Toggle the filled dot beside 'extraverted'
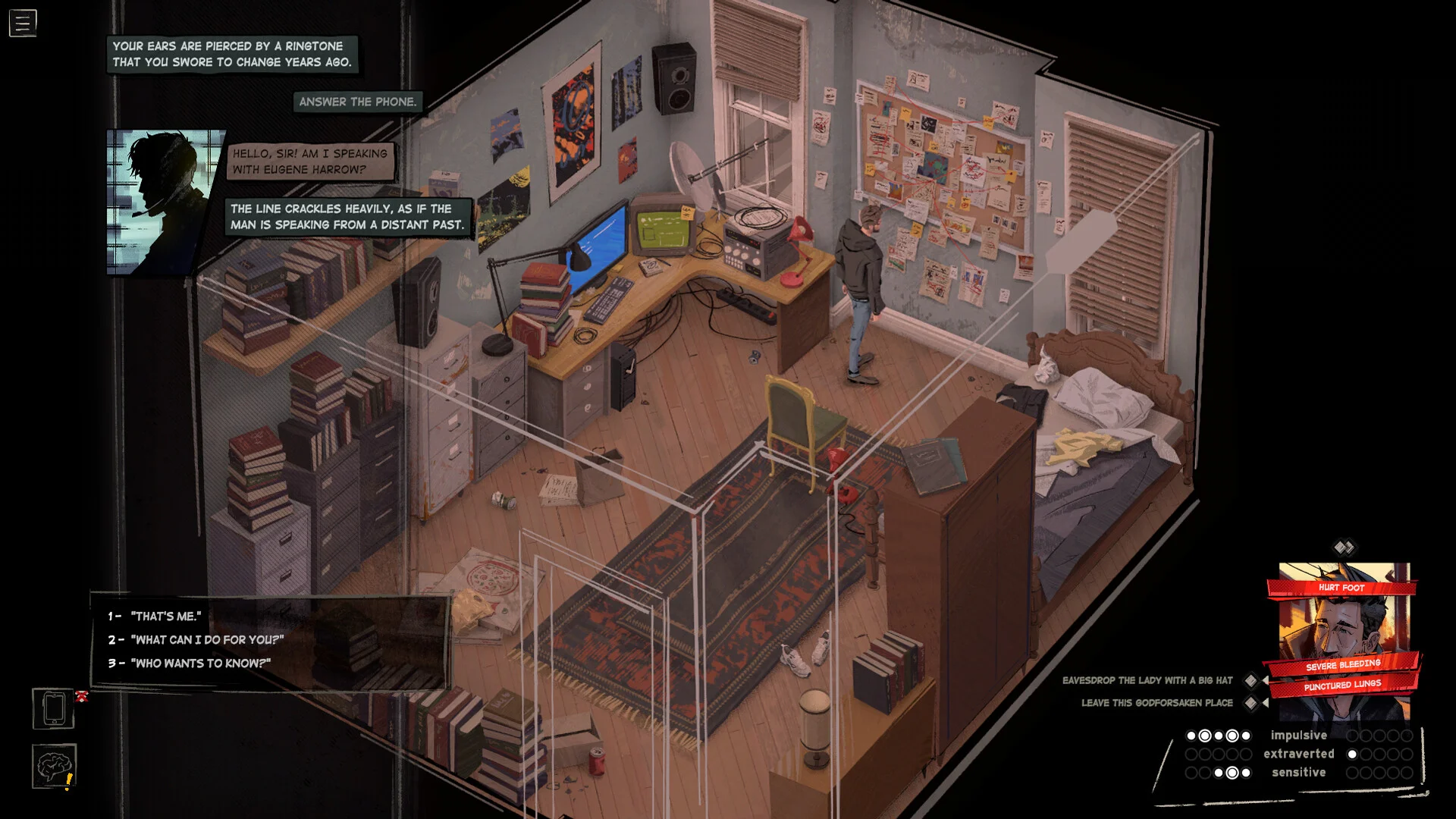Screen dimensions: 1456x819 click(1351, 754)
